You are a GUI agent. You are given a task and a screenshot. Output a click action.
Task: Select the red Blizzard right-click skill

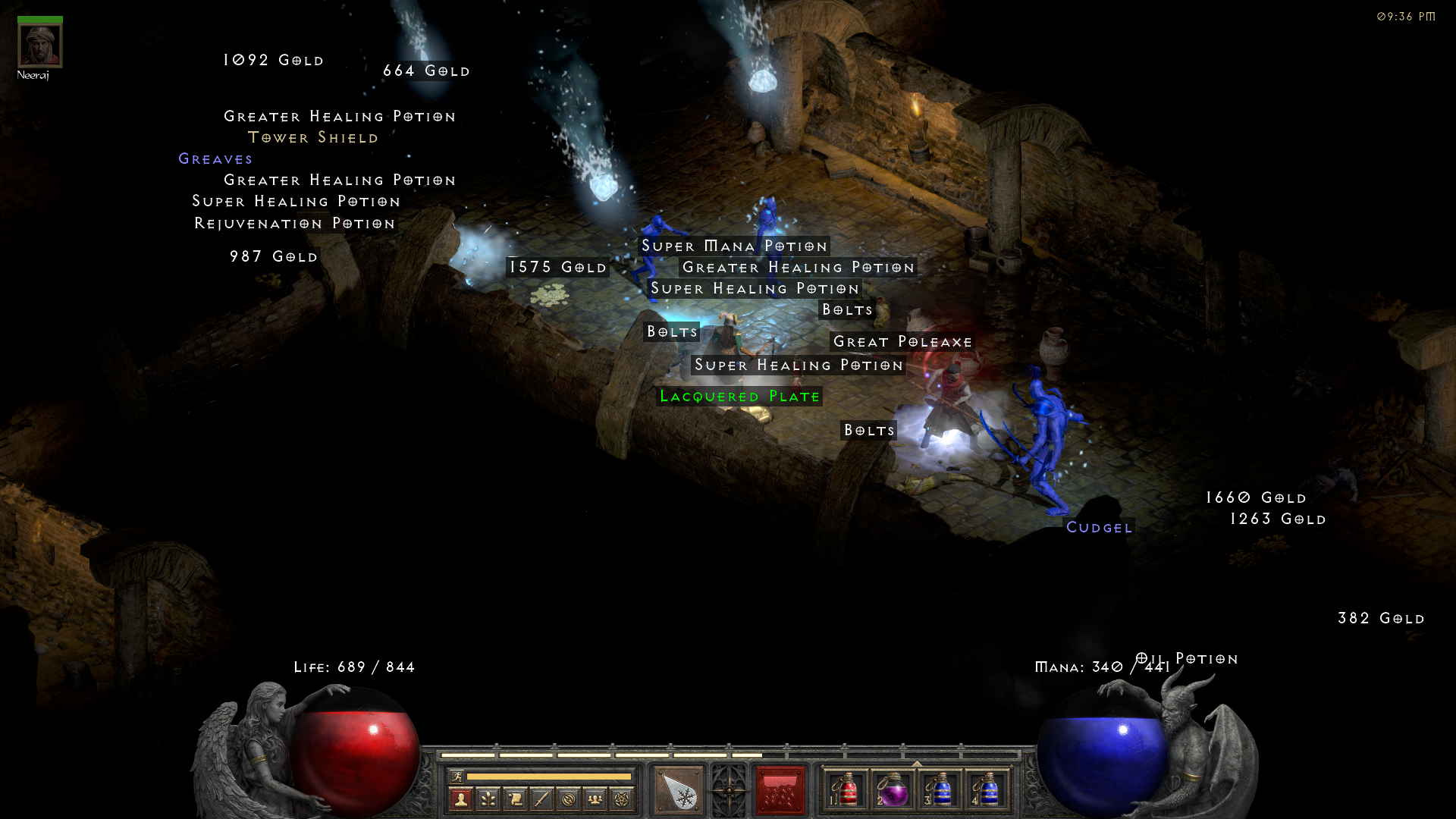click(x=780, y=791)
